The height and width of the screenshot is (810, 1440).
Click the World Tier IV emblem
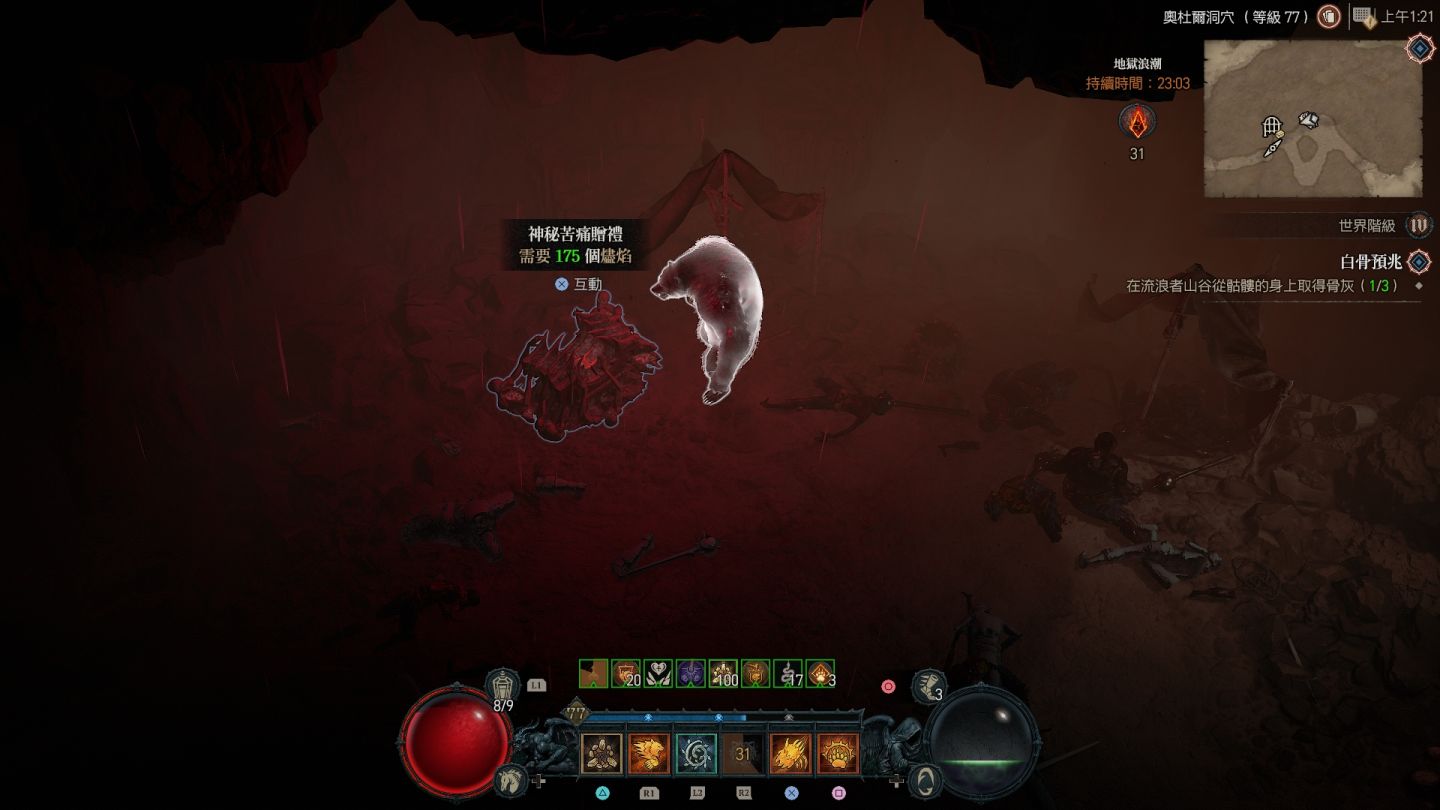[x=1418, y=225]
